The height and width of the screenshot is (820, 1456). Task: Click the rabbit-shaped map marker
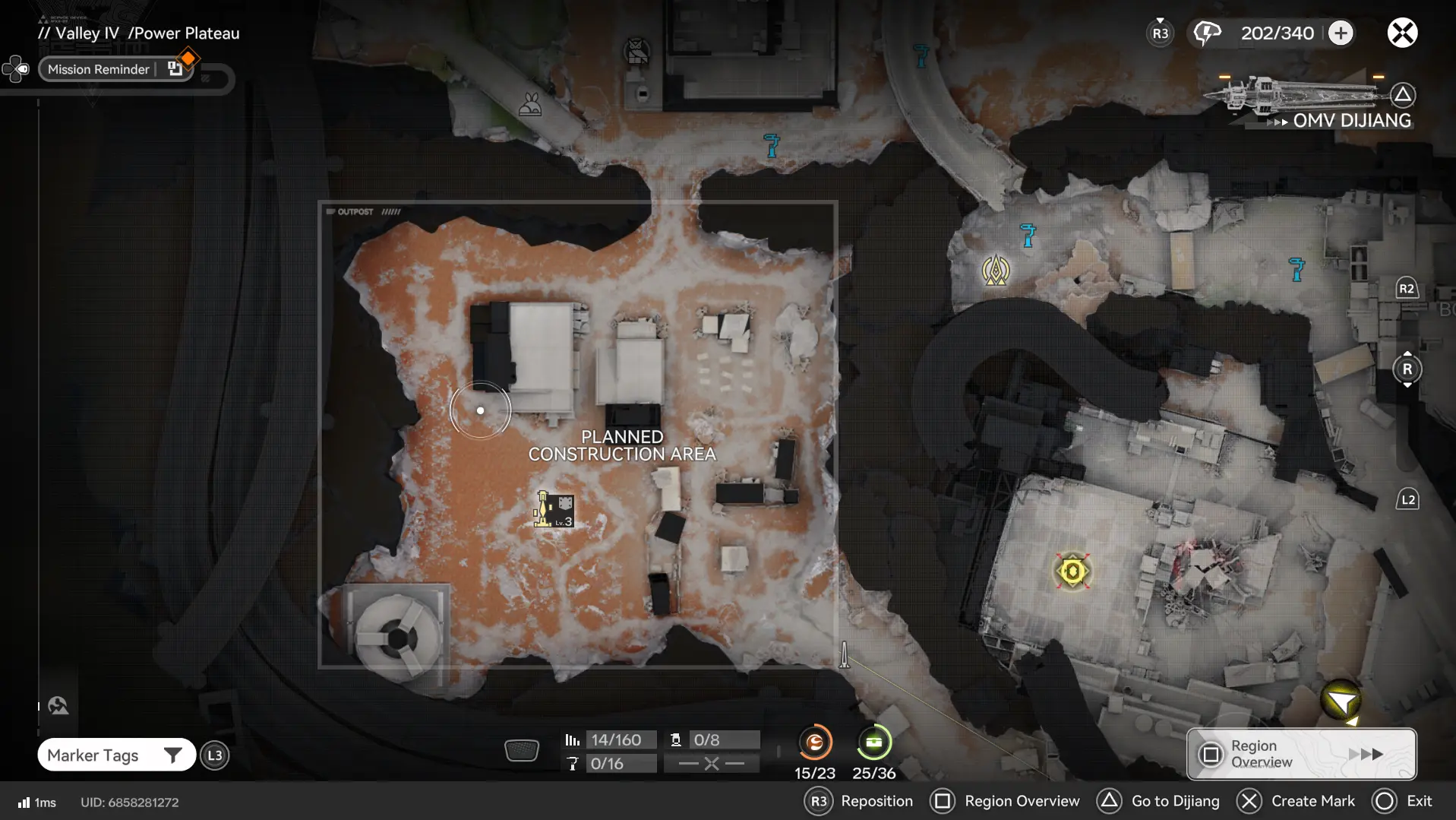[x=529, y=104]
